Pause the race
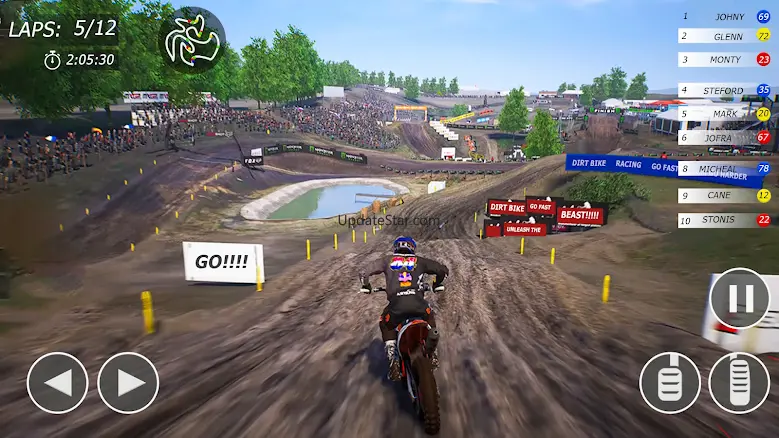 click(739, 299)
